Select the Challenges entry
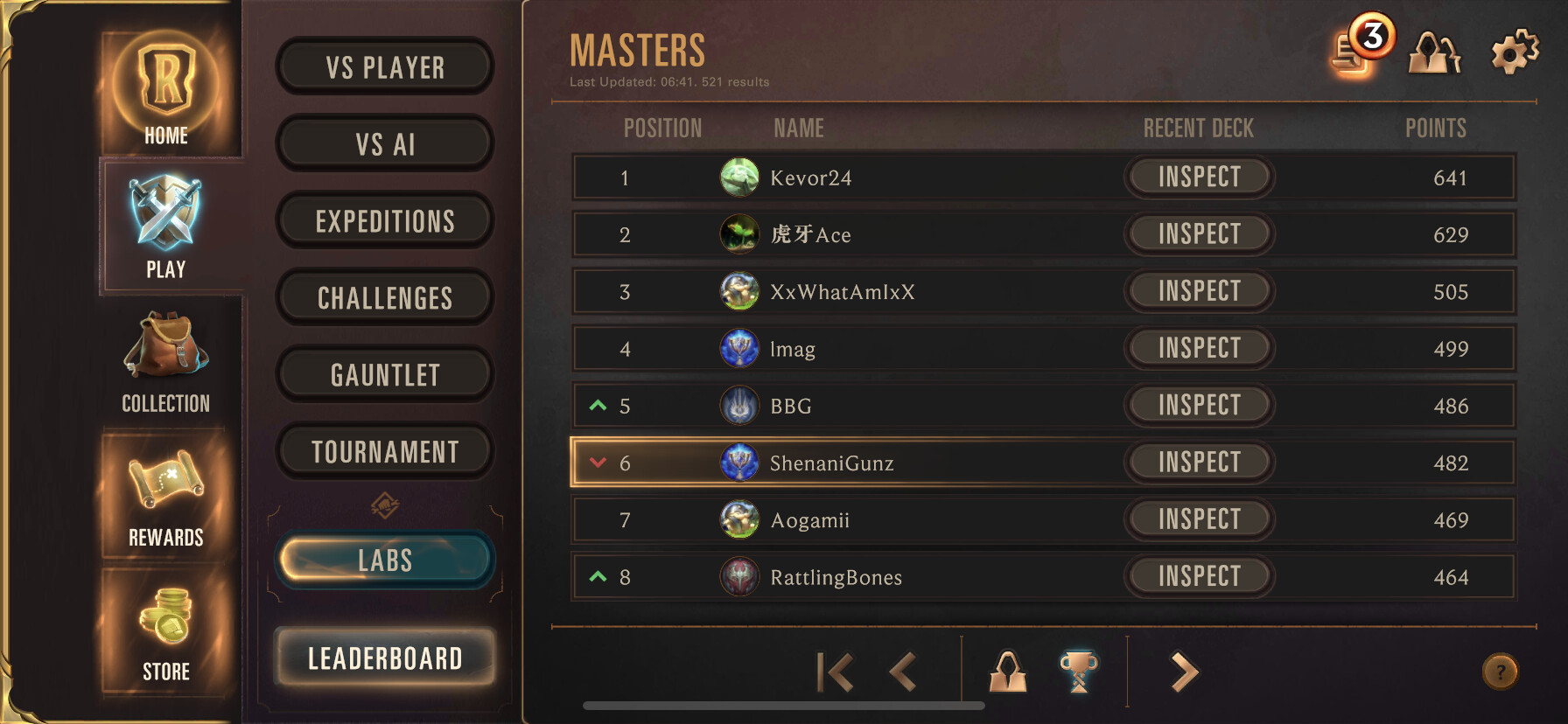Image resolution: width=1568 pixels, height=724 pixels. [385, 297]
